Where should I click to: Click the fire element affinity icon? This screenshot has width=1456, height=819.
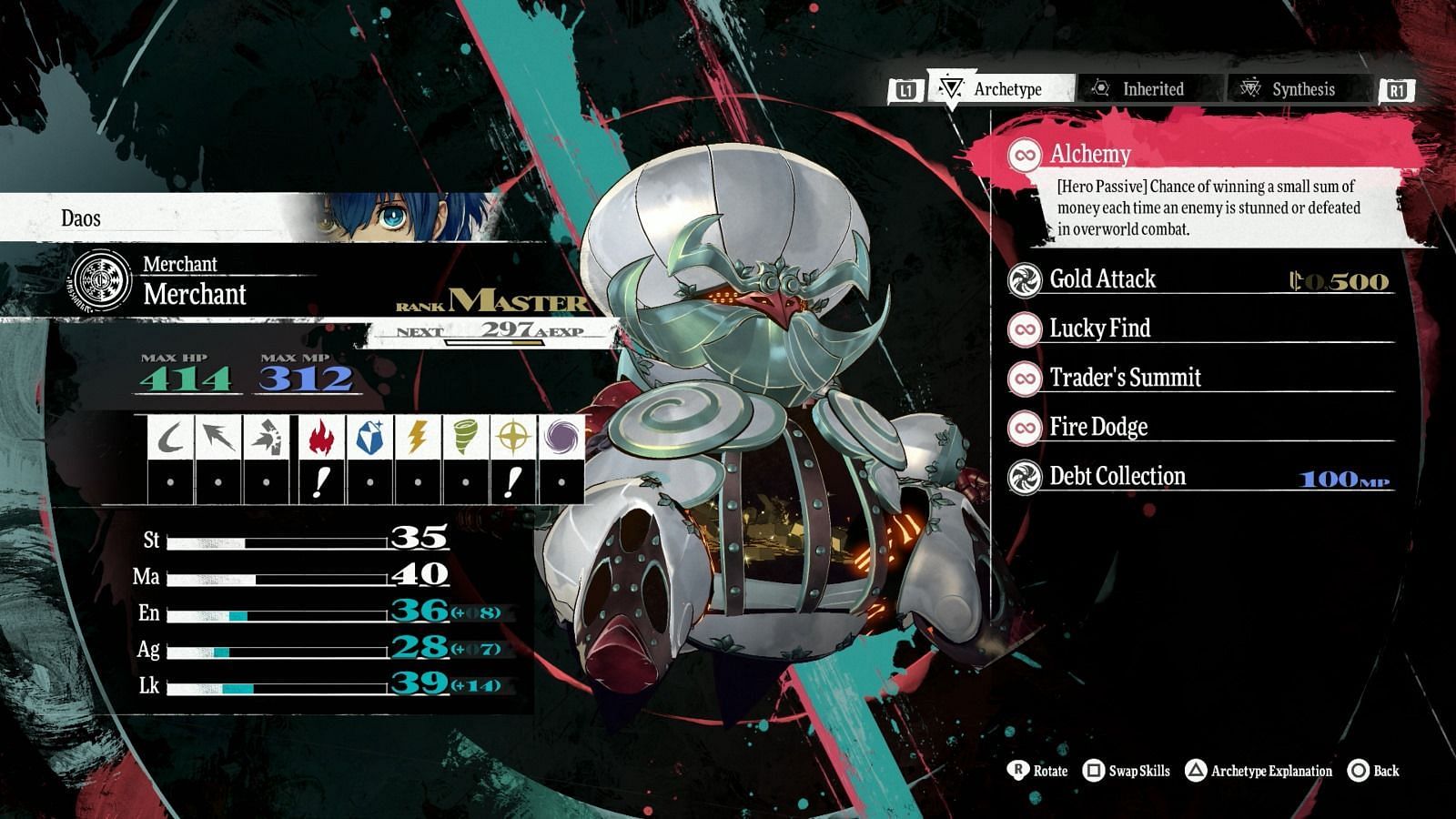coord(319,438)
